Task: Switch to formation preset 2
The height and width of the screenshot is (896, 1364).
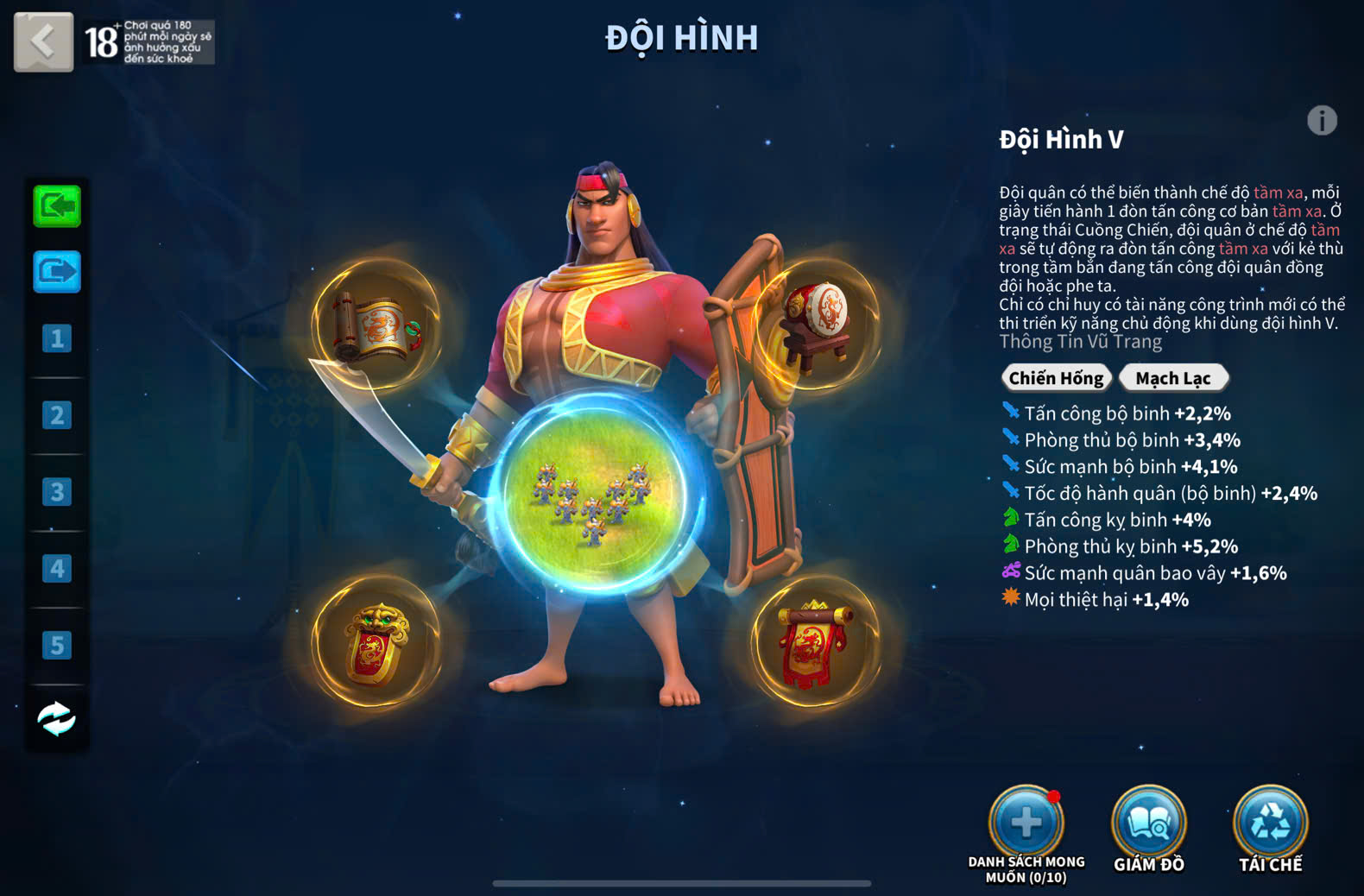Action: [57, 415]
